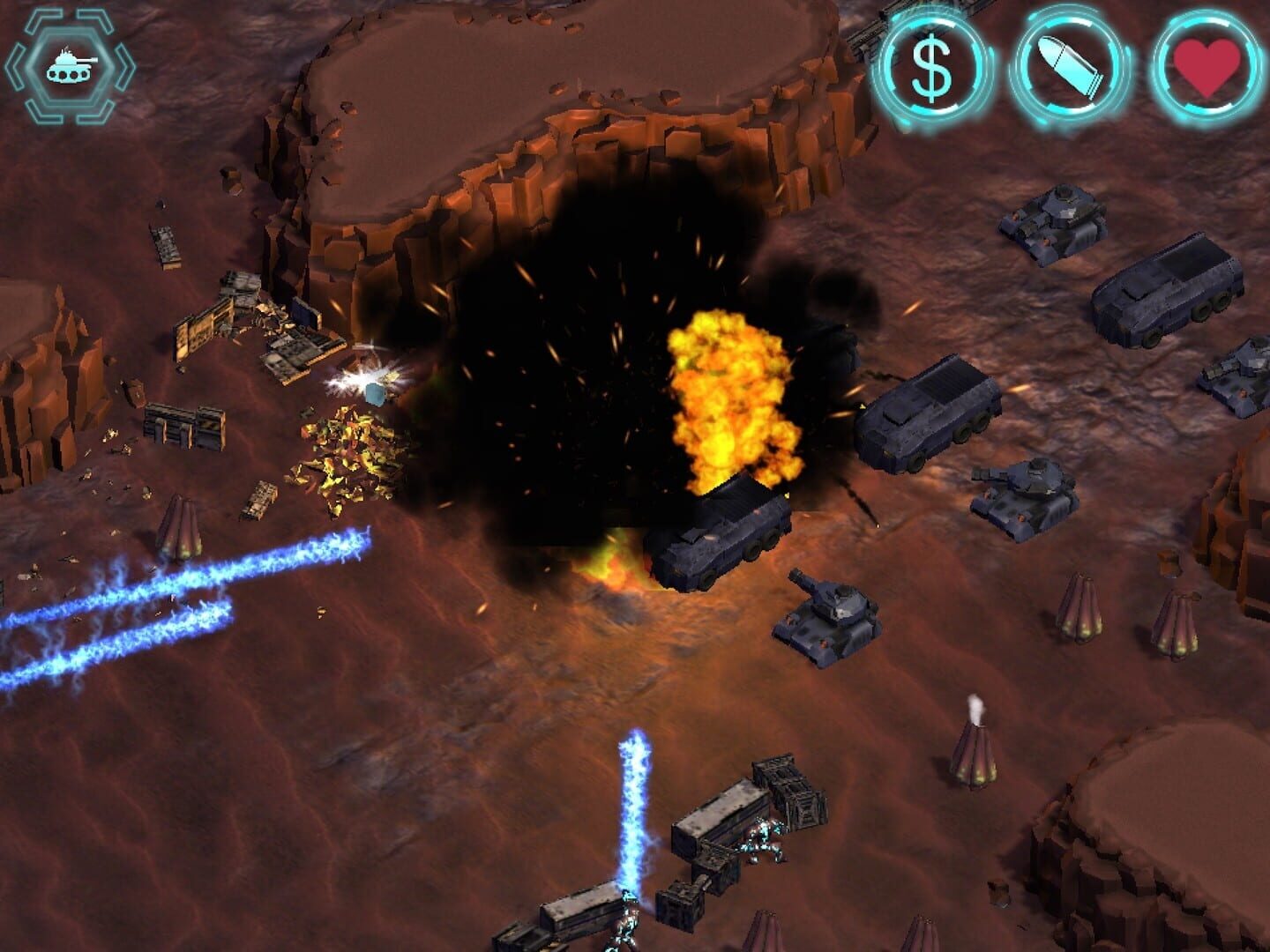The height and width of the screenshot is (952, 1270).
Task: Activate the red heart health button
Action: point(1206,68)
